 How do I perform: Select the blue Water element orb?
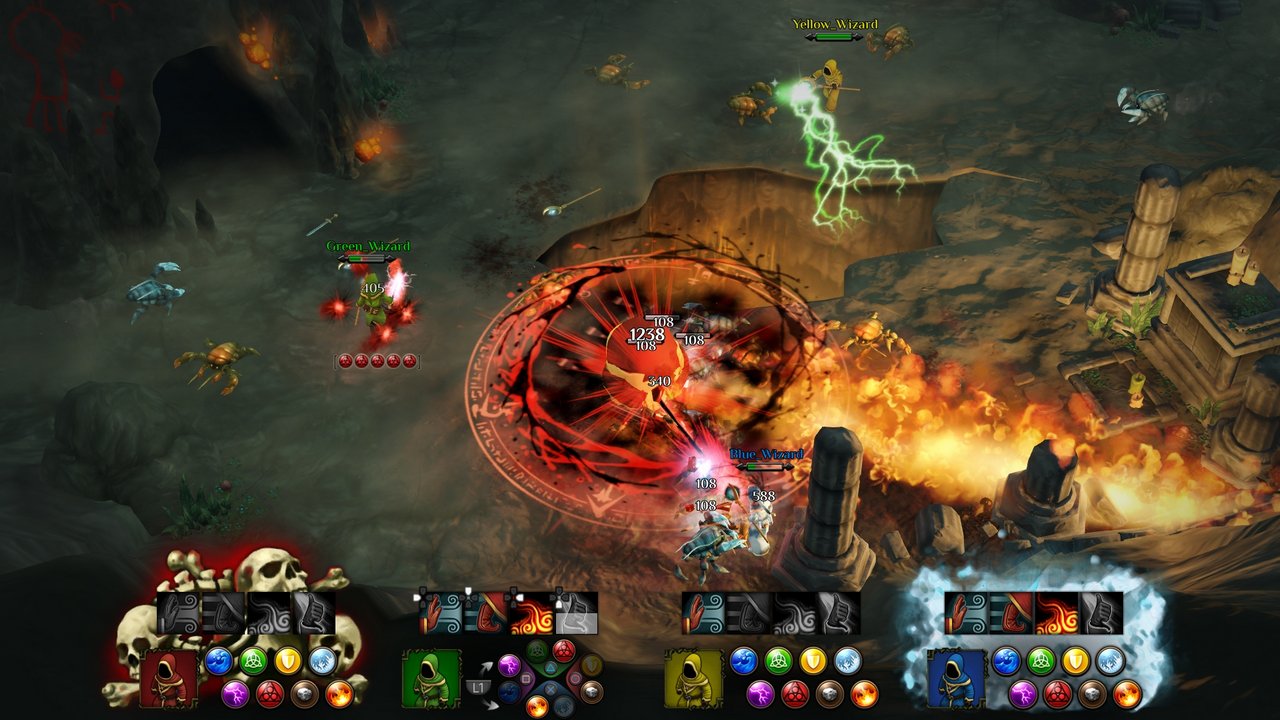pyautogui.click(x=219, y=661)
